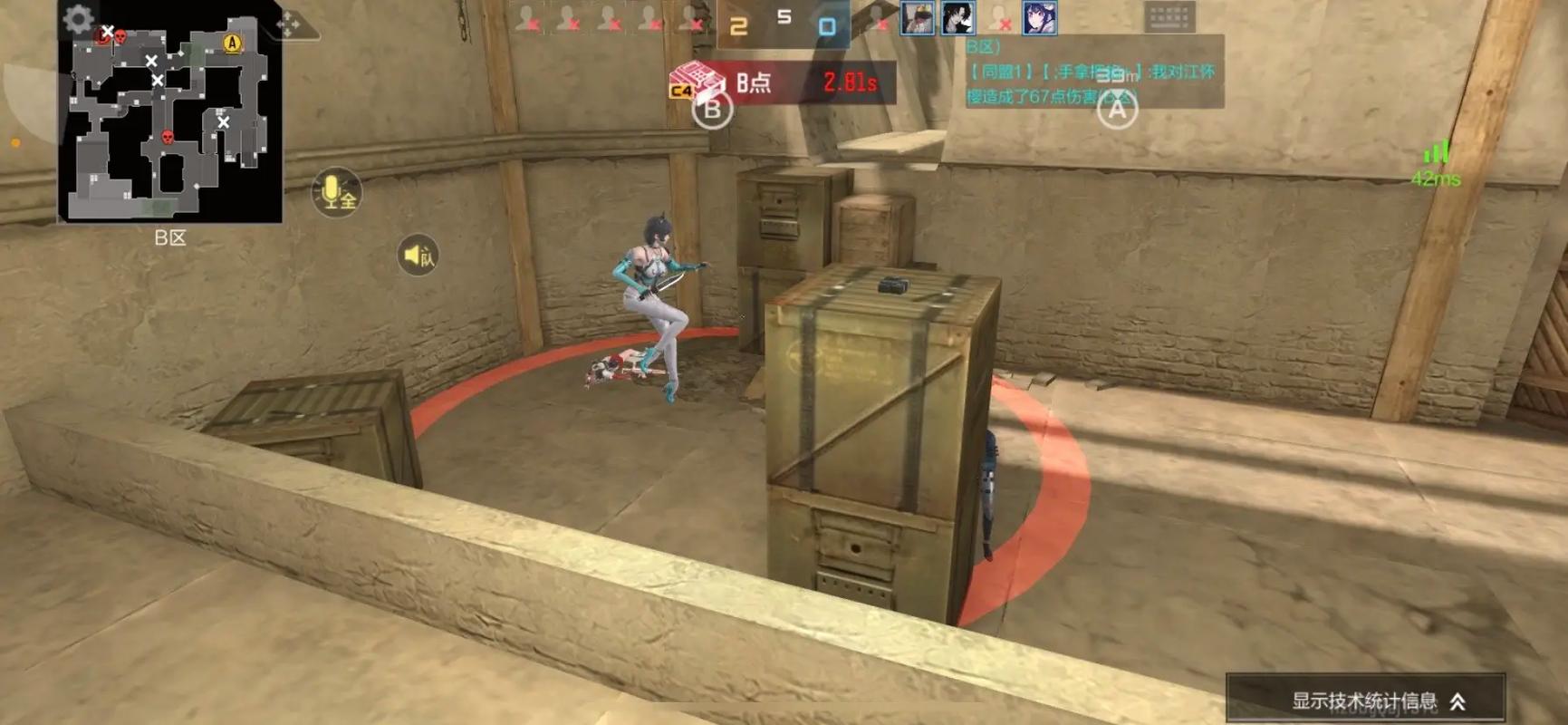
Task: Open the keyboard chat input button
Action: pyautogui.click(x=1169, y=16)
